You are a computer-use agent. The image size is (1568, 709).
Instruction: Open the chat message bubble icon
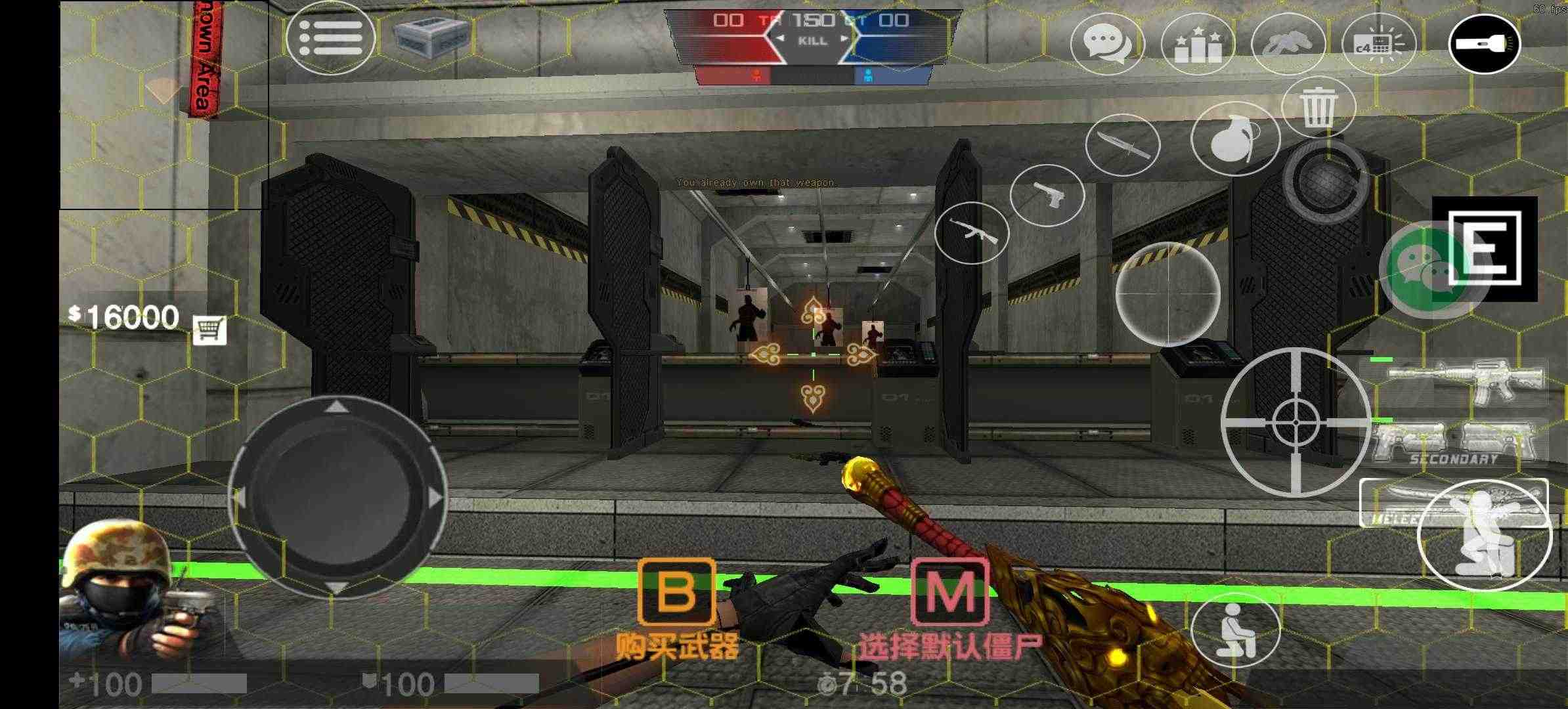1108,43
